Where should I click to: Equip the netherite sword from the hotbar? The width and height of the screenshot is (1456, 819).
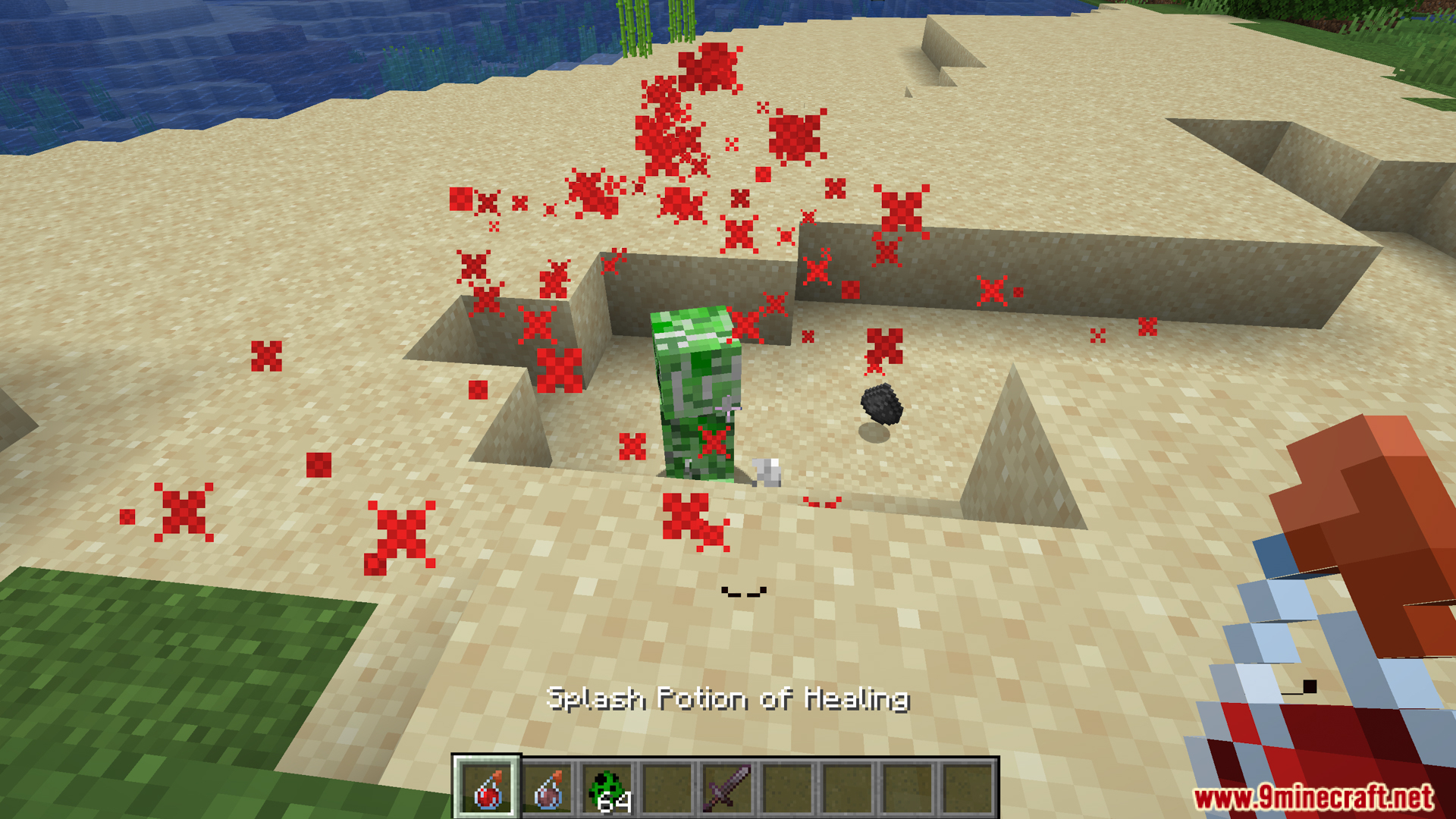tap(728, 789)
